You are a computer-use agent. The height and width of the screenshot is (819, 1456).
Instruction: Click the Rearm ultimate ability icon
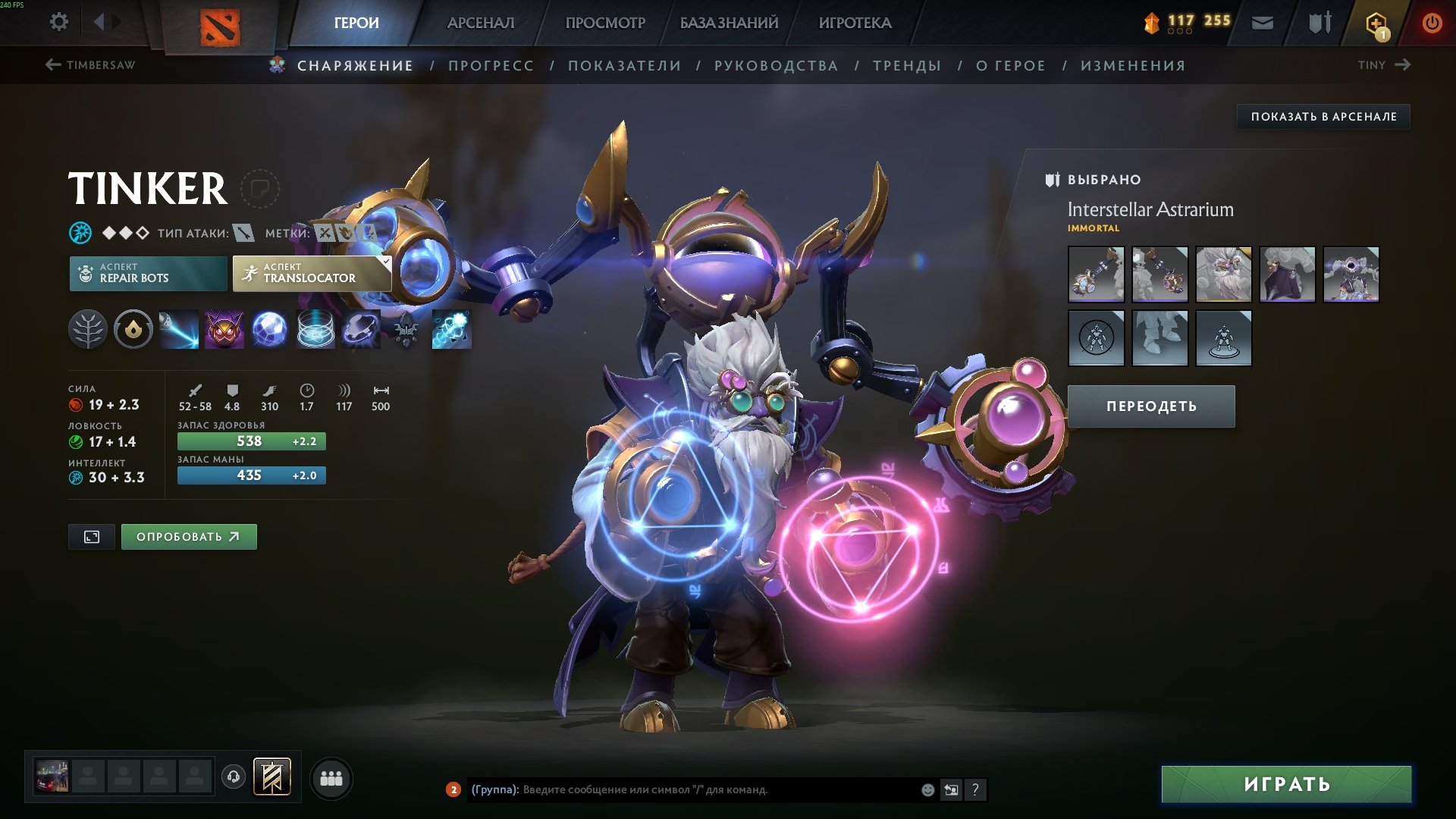coord(452,329)
